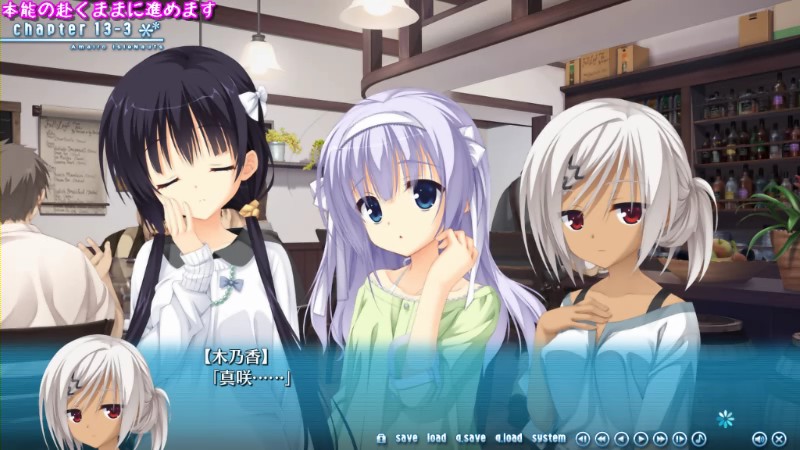Perform a quick save with q.save

click(470, 438)
